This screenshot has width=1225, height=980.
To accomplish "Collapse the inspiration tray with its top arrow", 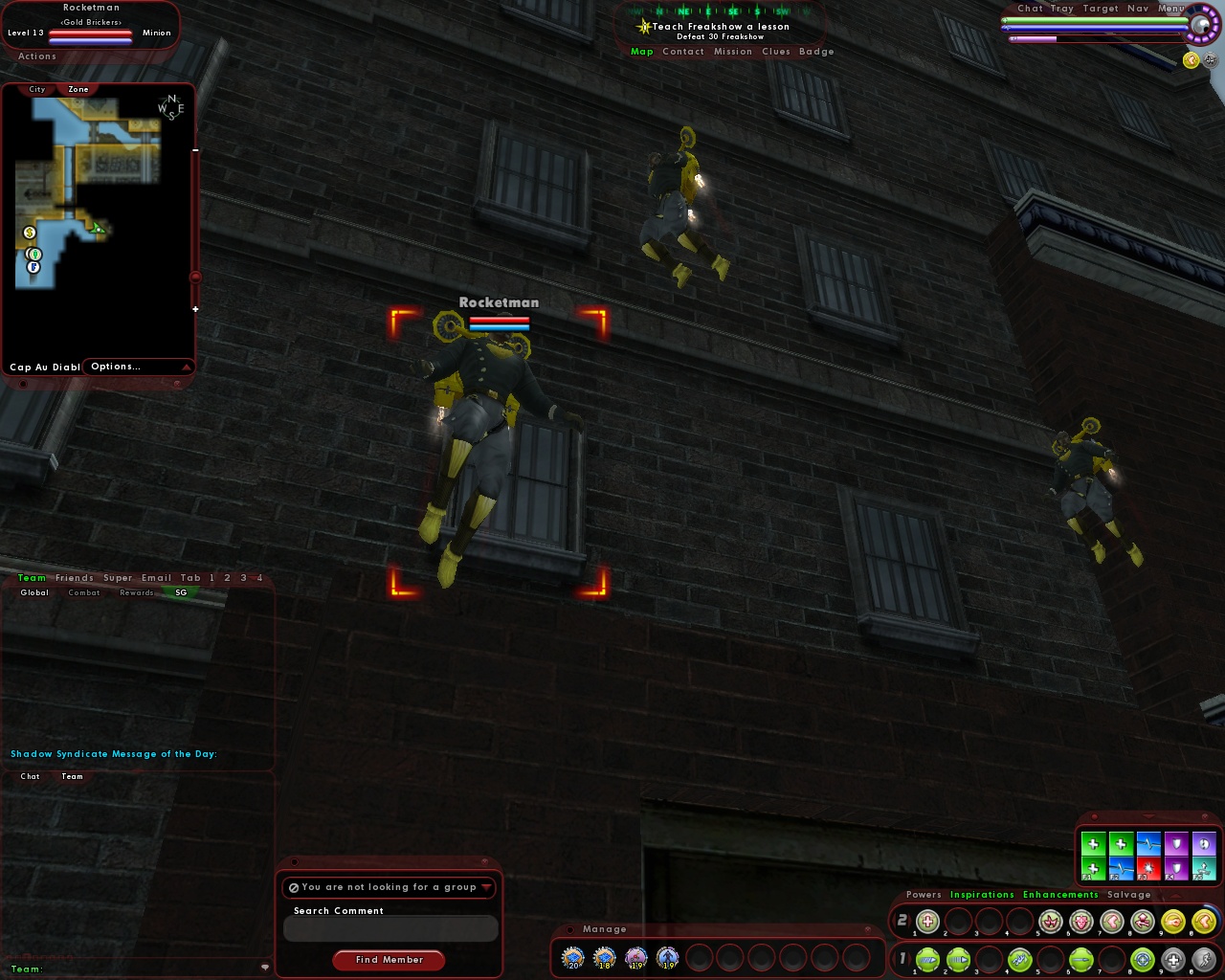I will (x=1148, y=816).
